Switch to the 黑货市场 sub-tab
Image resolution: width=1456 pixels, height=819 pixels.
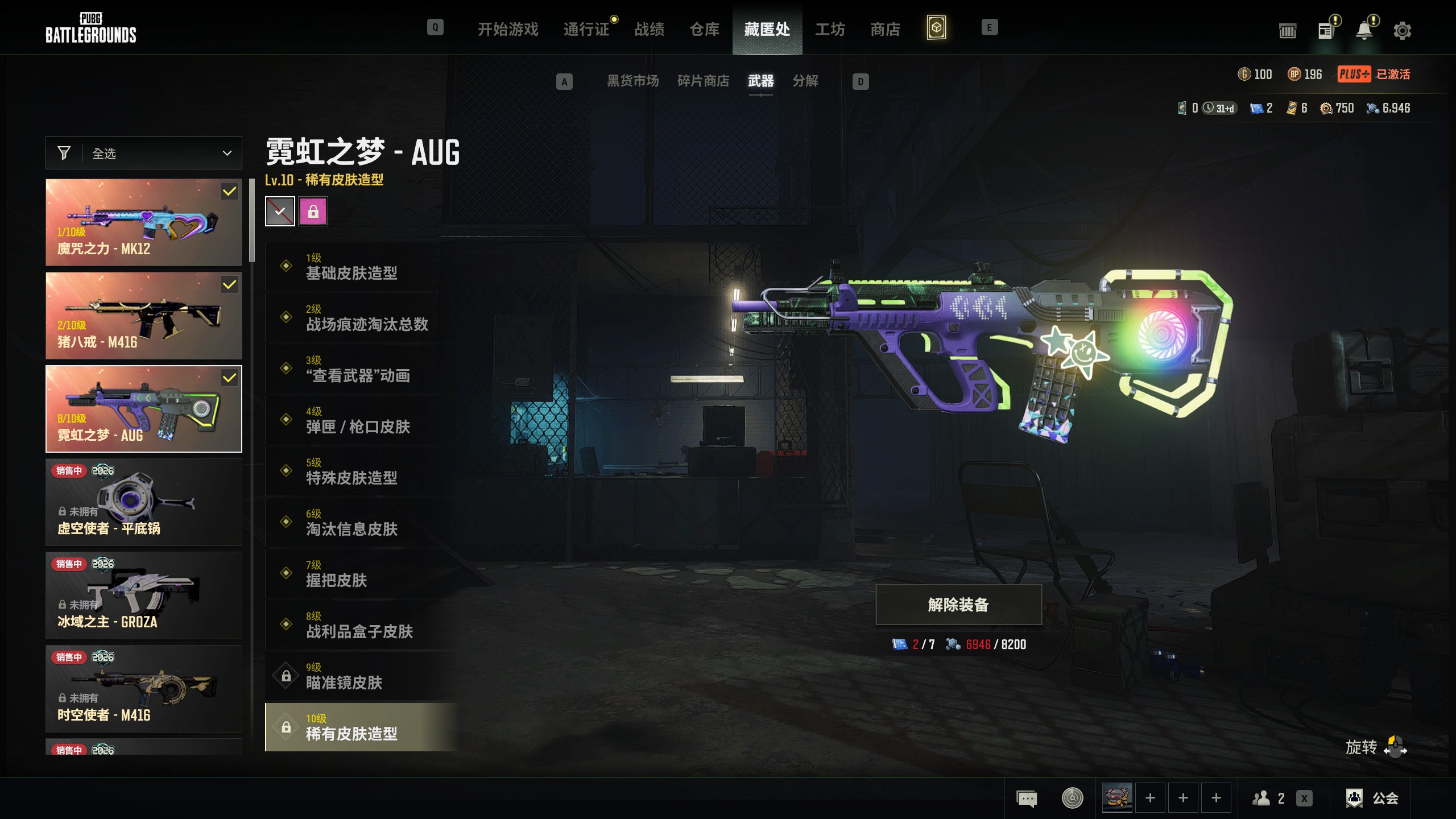632,81
